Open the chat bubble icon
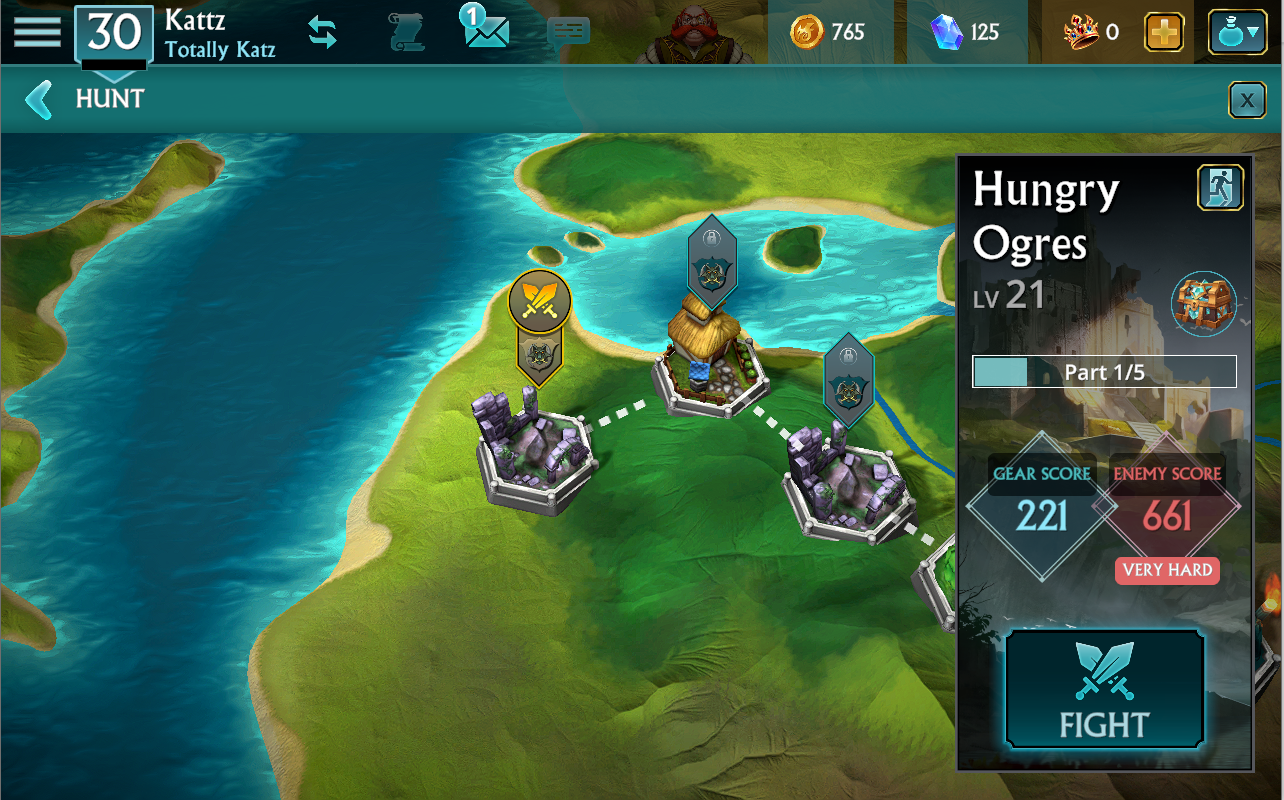 click(568, 34)
